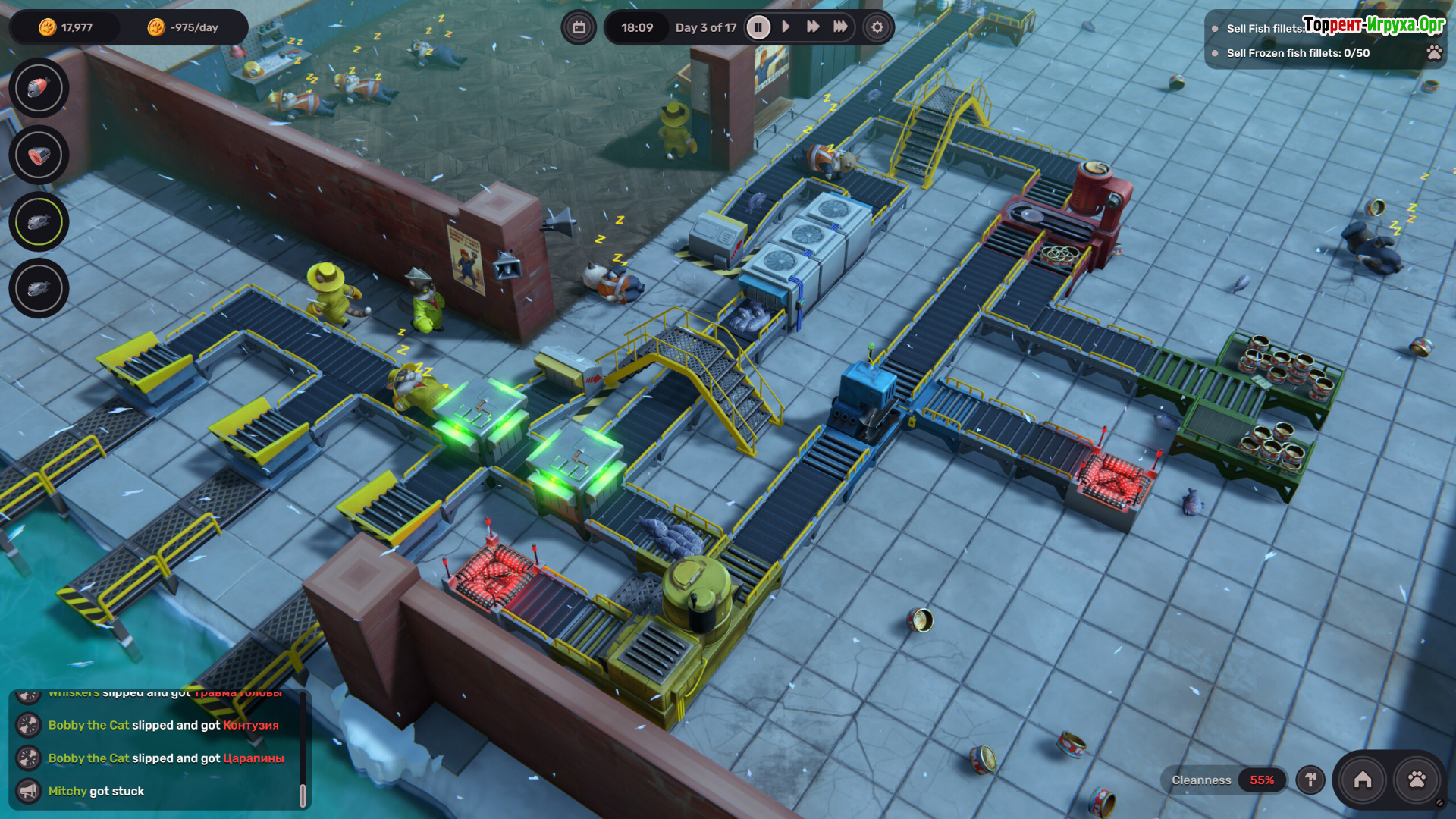Image resolution: width=1456 pixels, height=819 pixels.
Task: Click the paw icon in the objectives panel
Action: 1434,52
